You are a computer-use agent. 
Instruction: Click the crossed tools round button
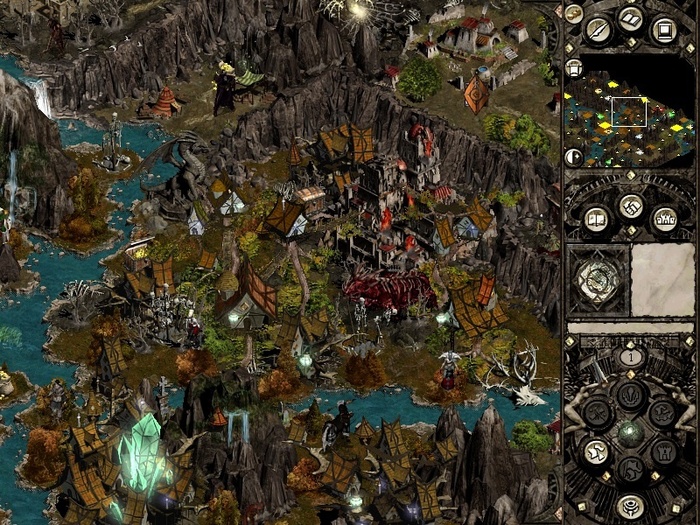(x=596, y=412)
